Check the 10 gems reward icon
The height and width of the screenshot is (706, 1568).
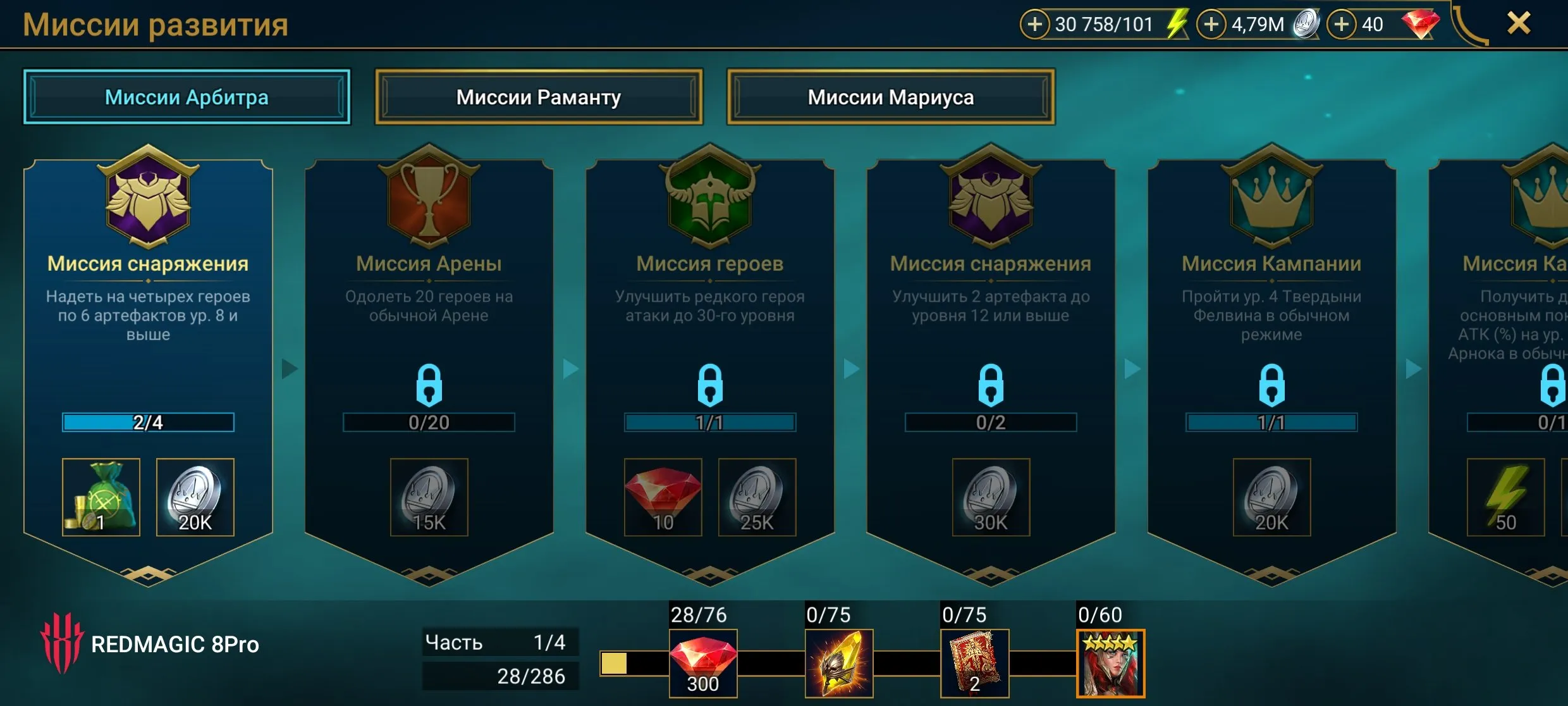663,497
